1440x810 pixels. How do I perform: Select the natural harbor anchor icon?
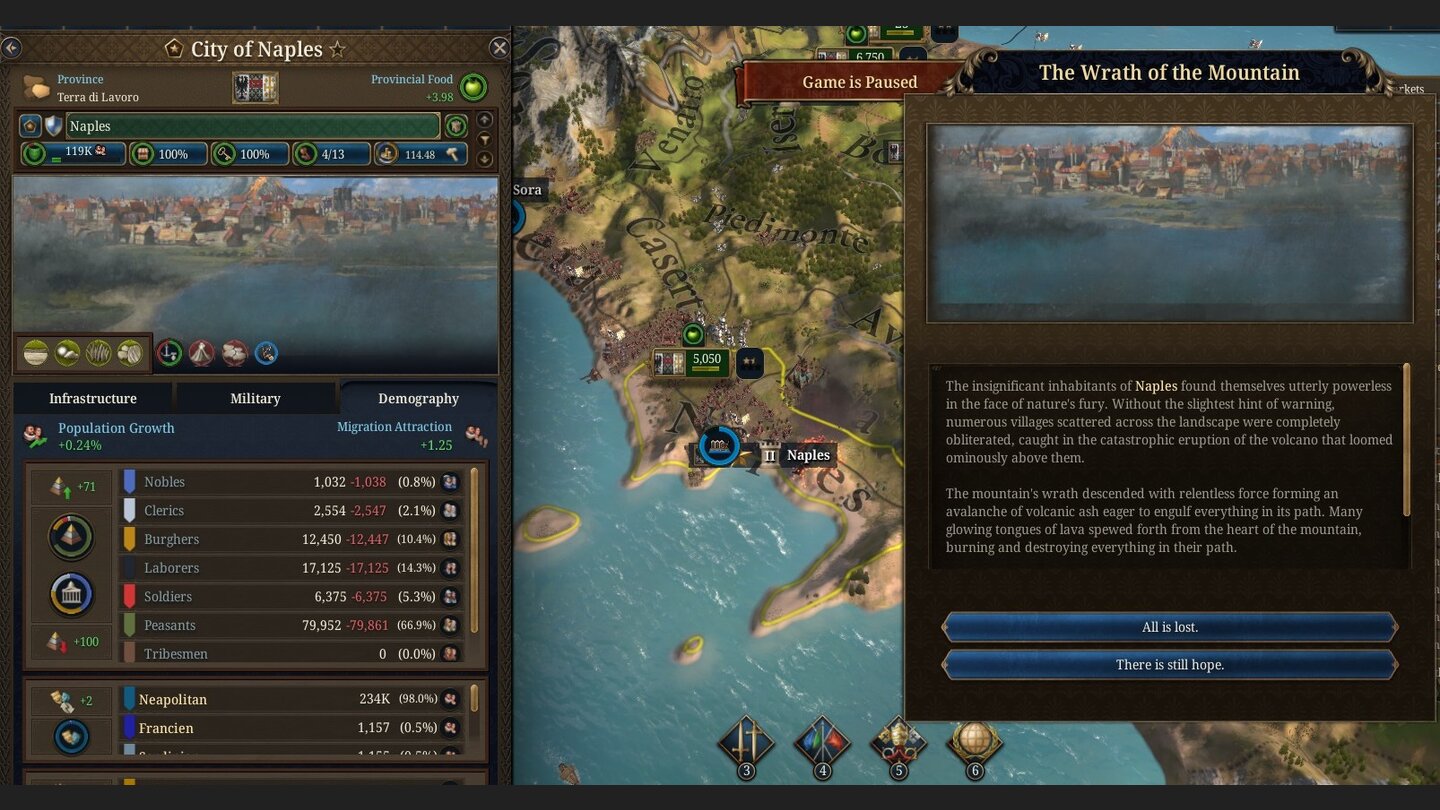[168, 353]
